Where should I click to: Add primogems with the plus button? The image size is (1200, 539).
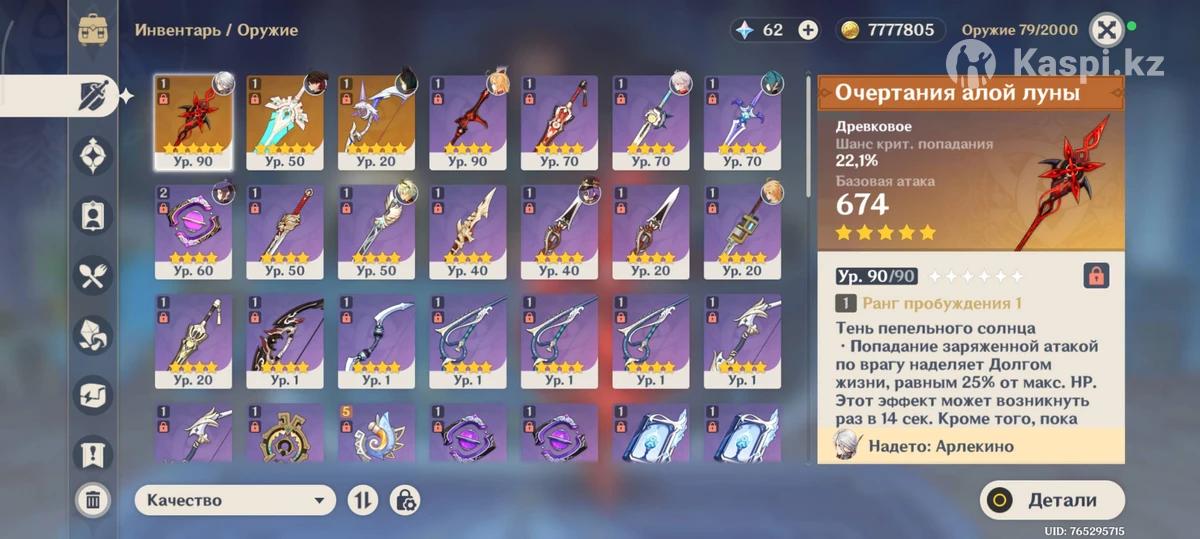(808, 30)
